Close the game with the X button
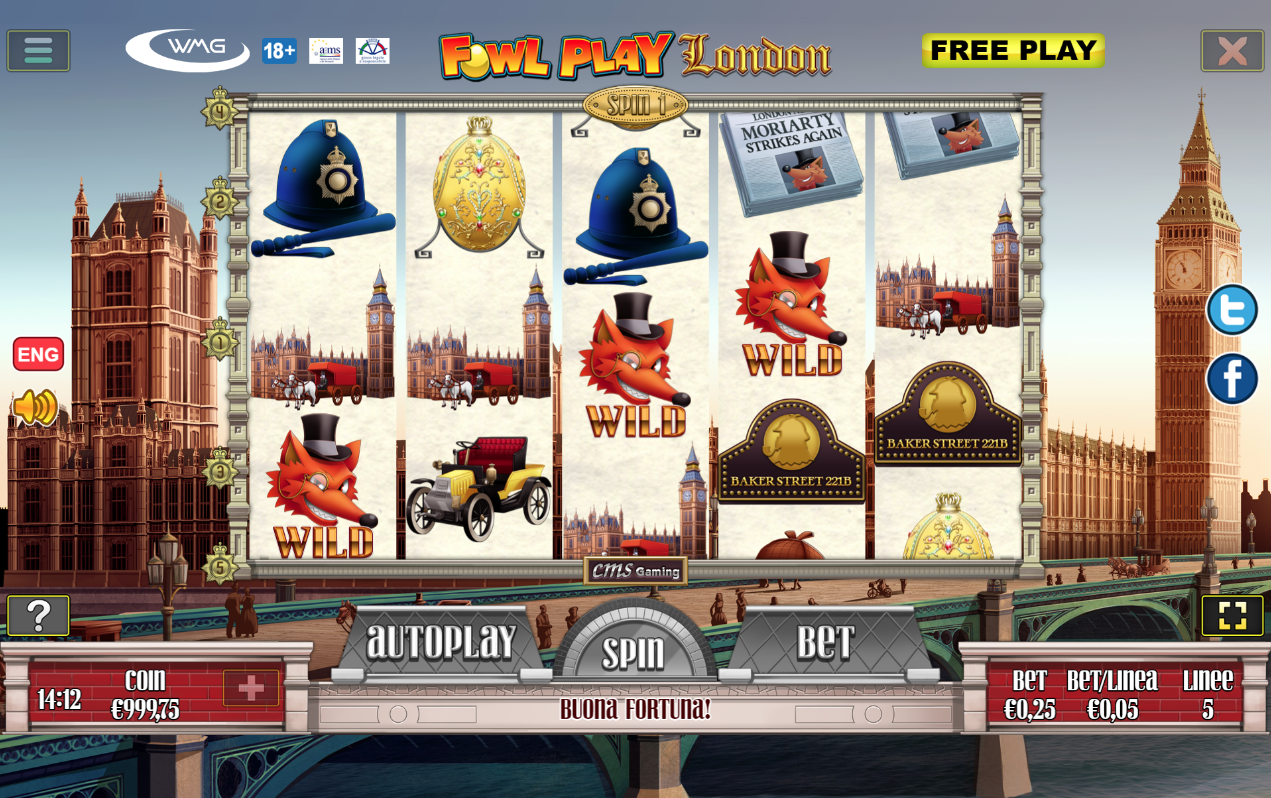 pos(1232,50)
